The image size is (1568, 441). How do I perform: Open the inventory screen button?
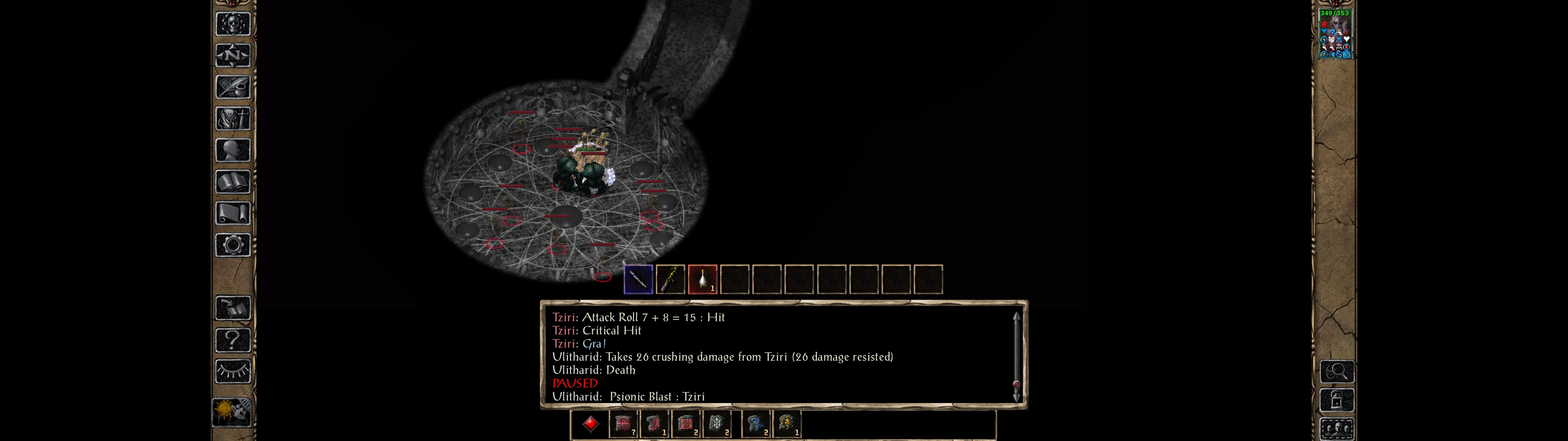click(x=232, y=118)
